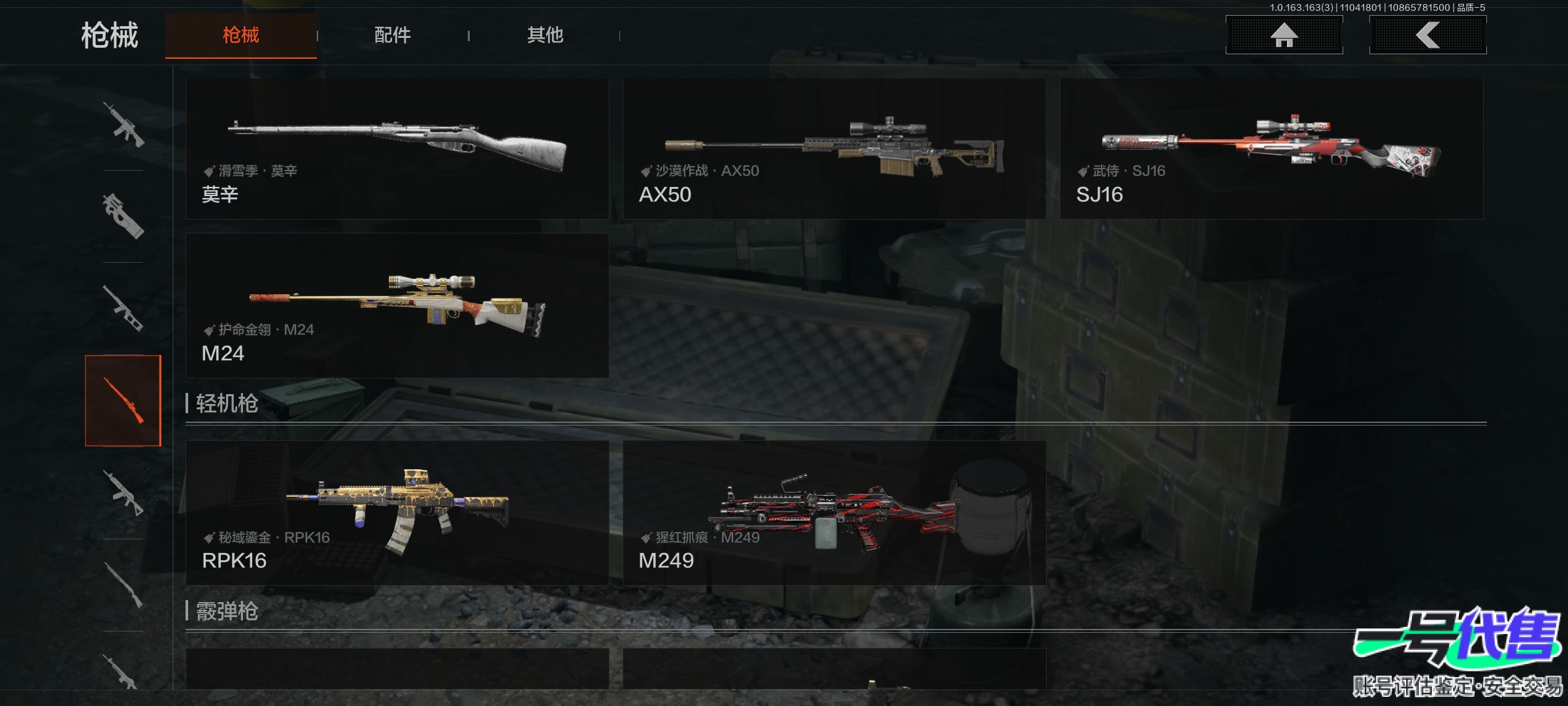The image size is (1568, 706).
Task: Open the 配件 attachments tab
Action: pos(392,35)
